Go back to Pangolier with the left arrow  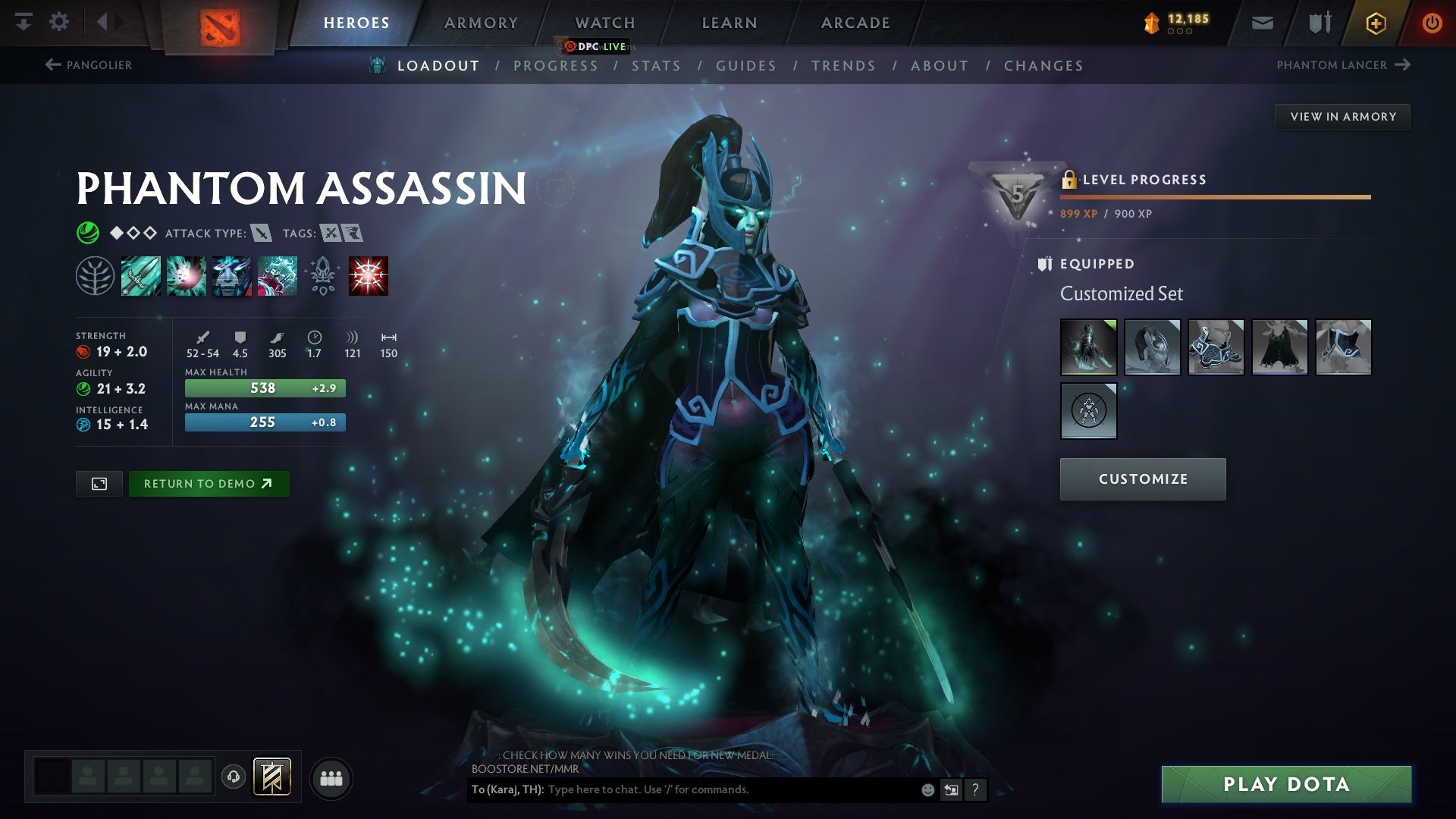pyautogui.click(x=52, y=65)
